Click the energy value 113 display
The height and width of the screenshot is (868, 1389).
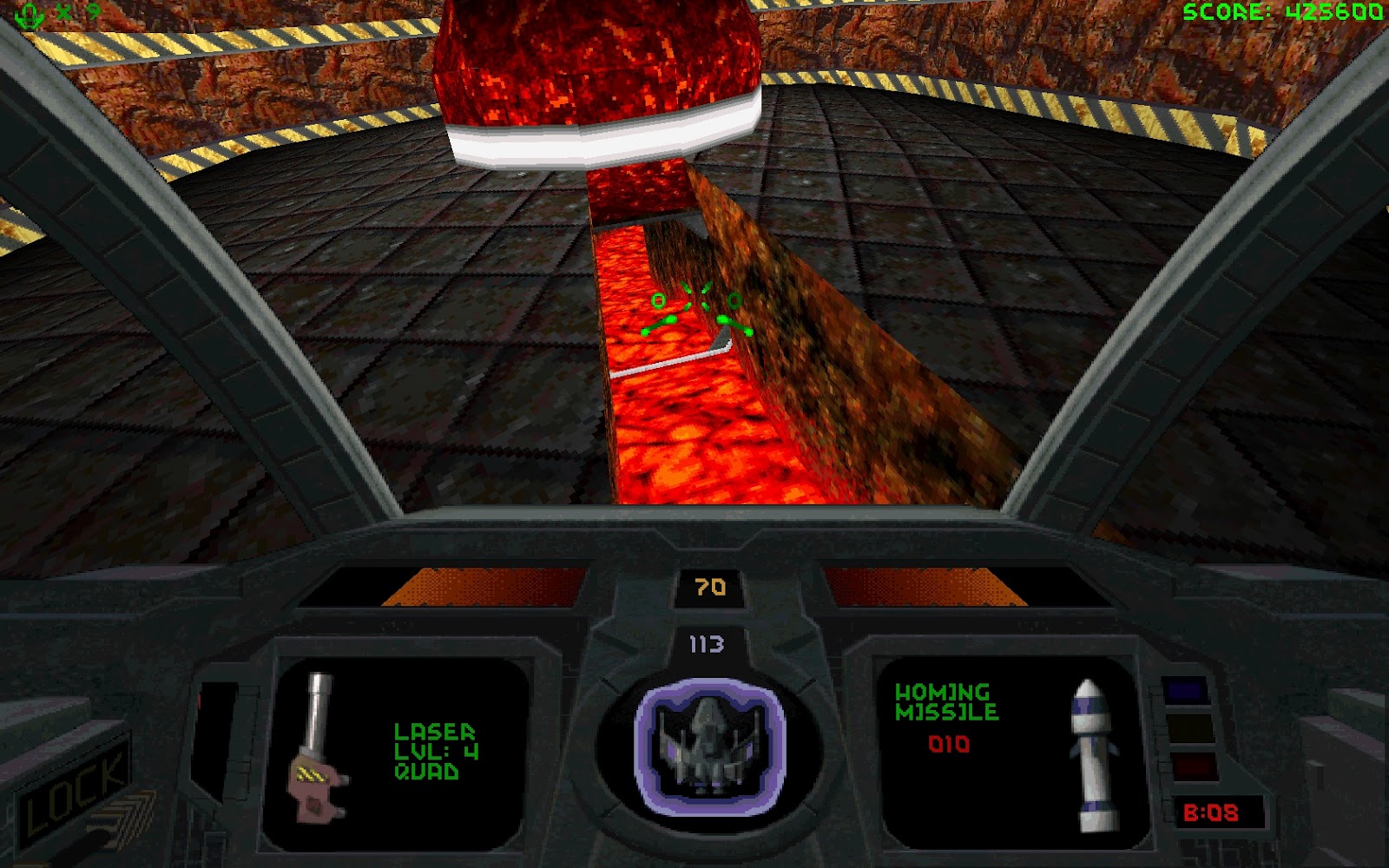(706, 643)
